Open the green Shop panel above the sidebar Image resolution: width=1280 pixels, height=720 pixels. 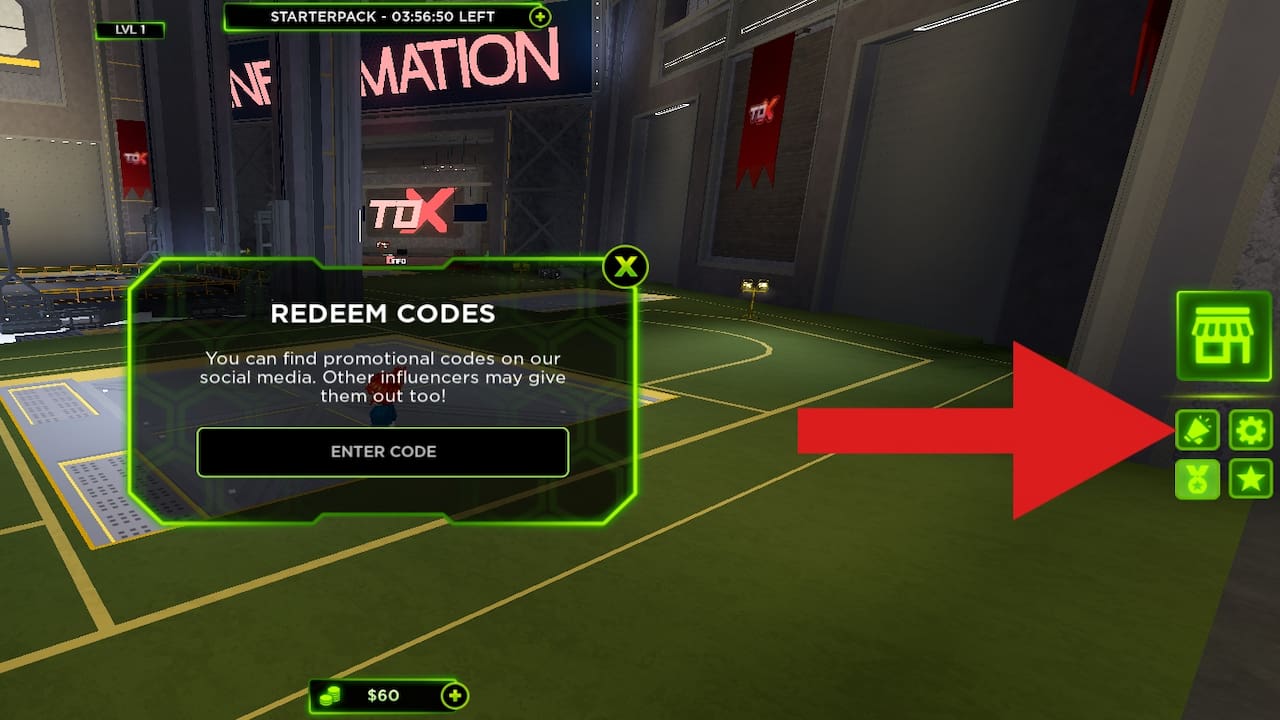(1223, 336)
